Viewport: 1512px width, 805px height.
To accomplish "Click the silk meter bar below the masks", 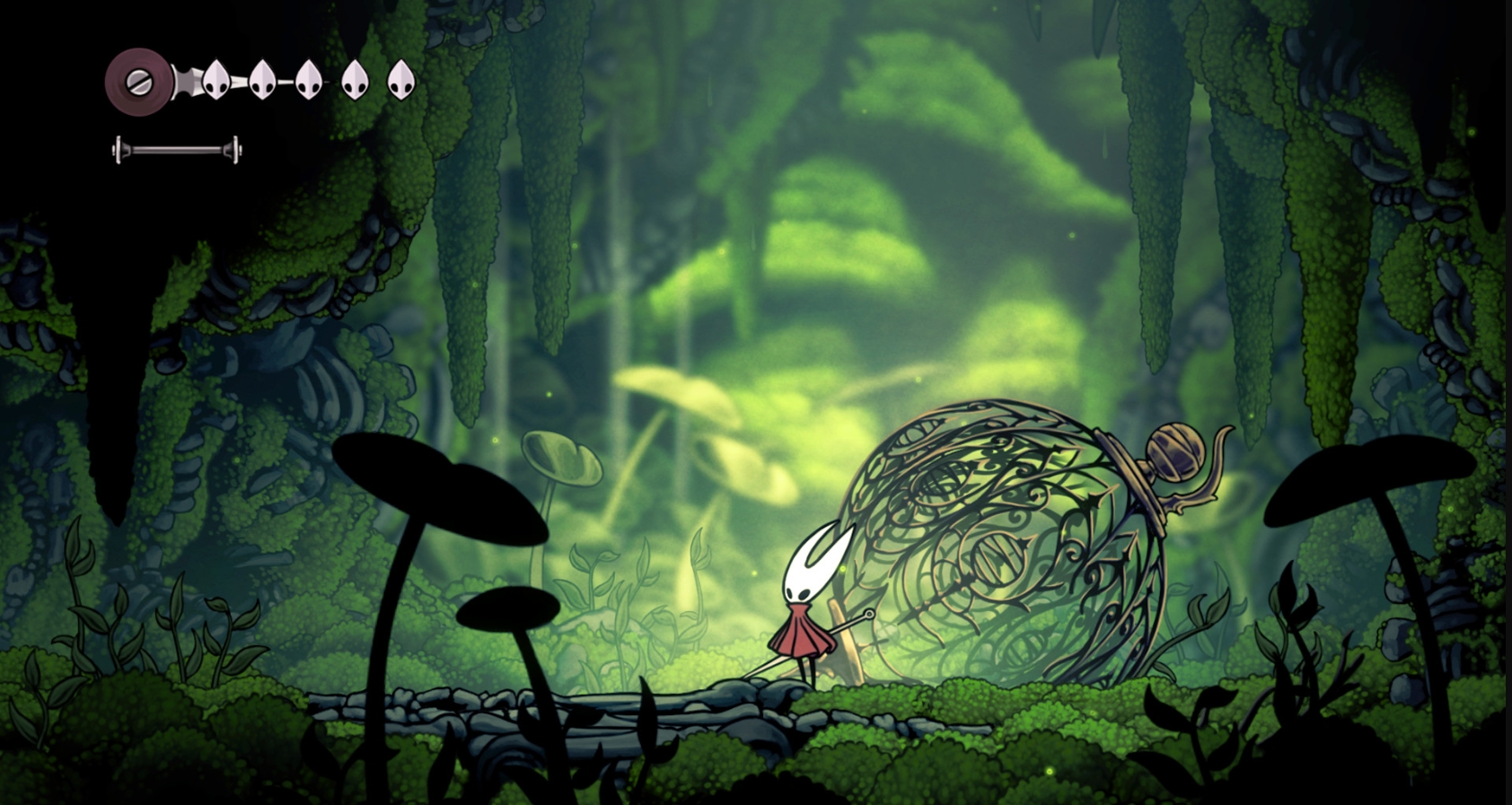I will point(175,148).
